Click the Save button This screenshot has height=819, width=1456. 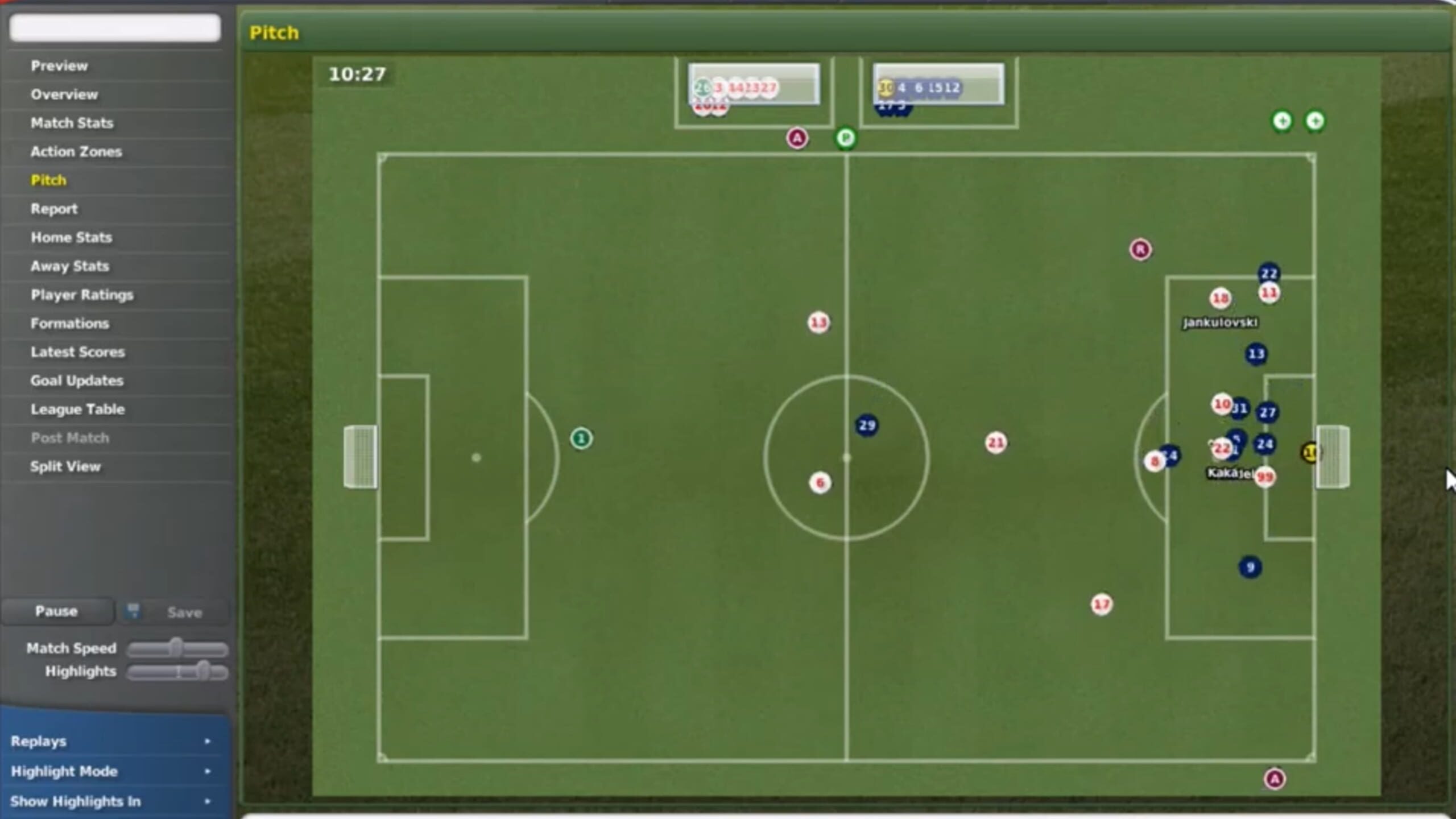click(185, 611)
